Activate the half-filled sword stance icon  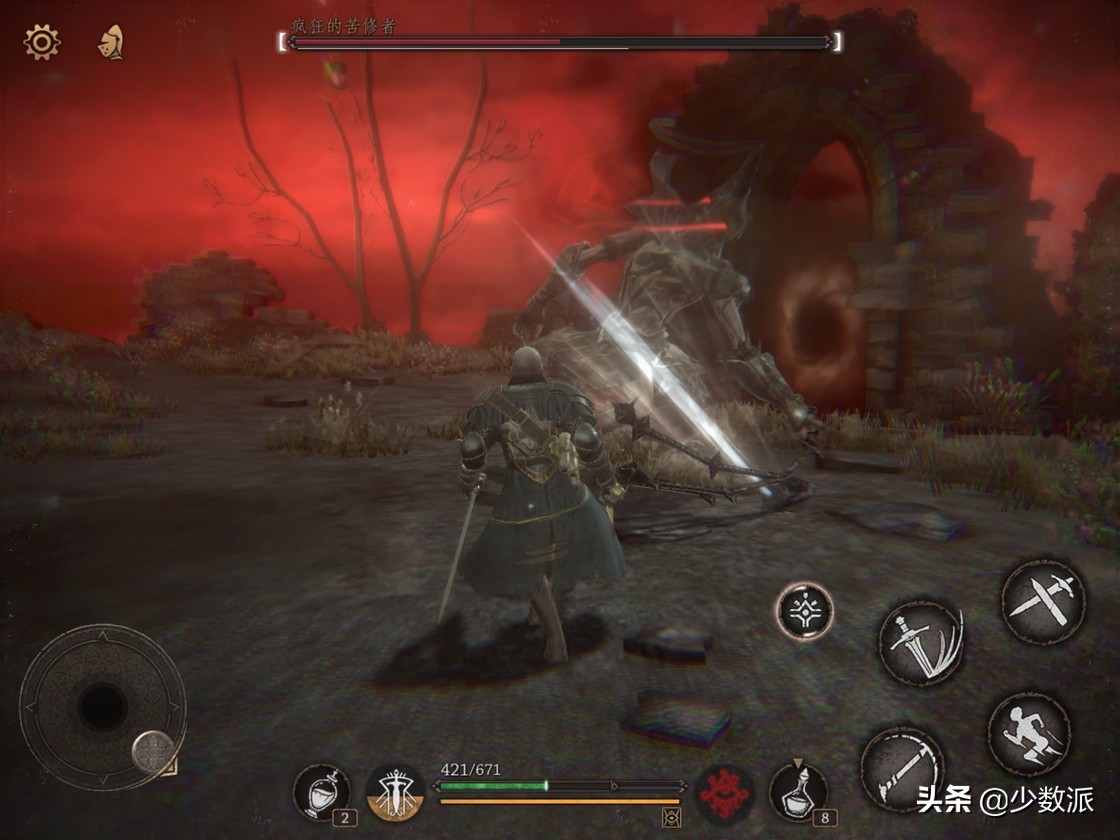[393, 794]
